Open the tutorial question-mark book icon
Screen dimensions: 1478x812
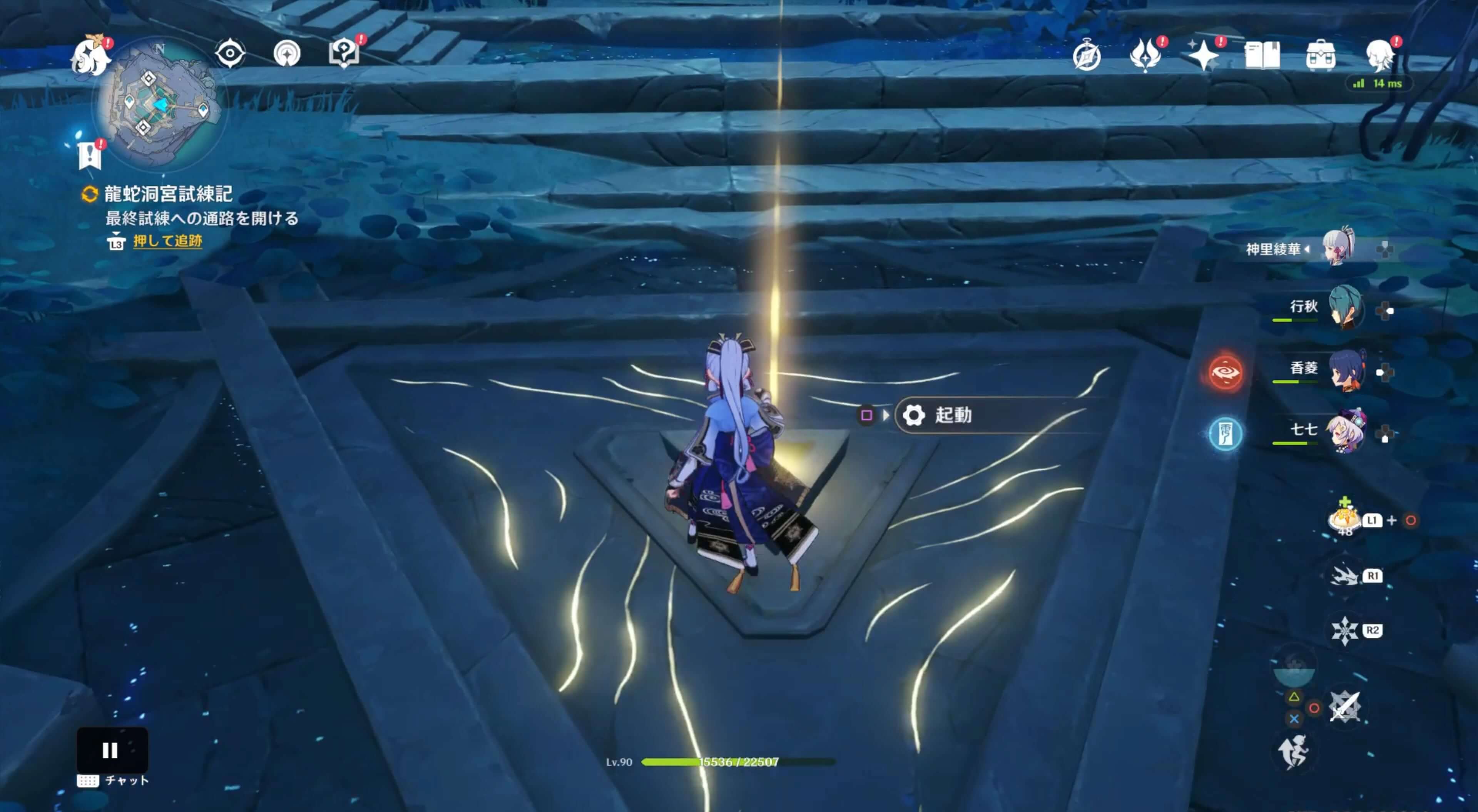pyautogui.click(x=343, y=52)
